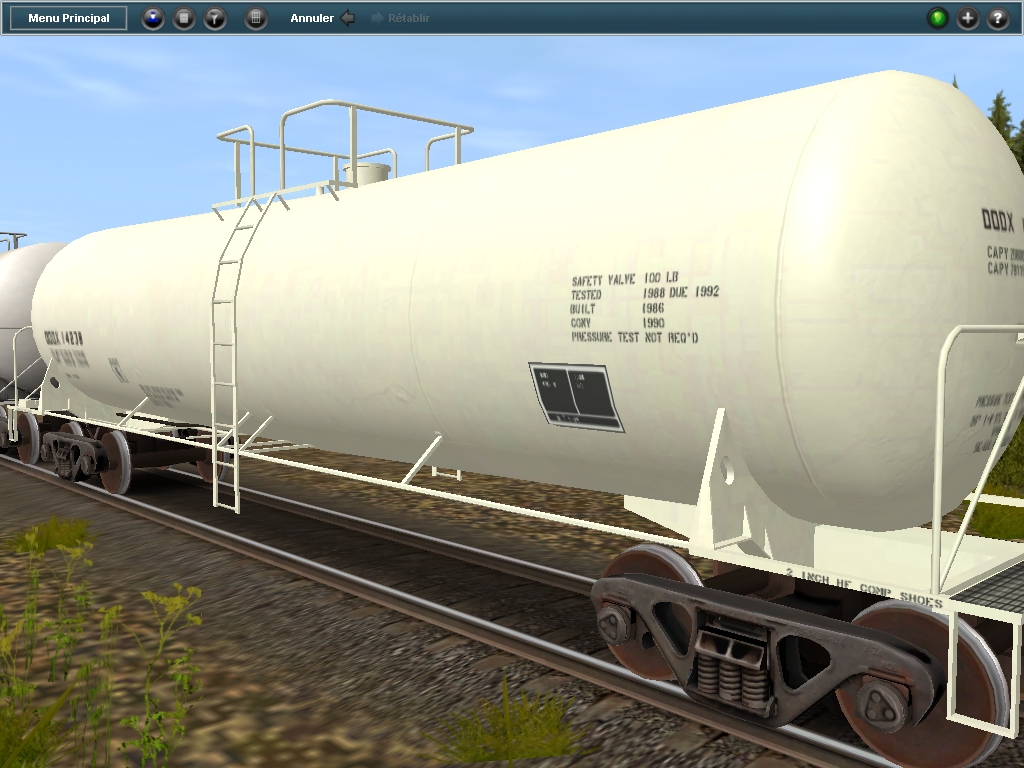Viewport: 1024px width, 768px height.
Task: Click the plus button in top bar
Action: [x=968, y=18]
